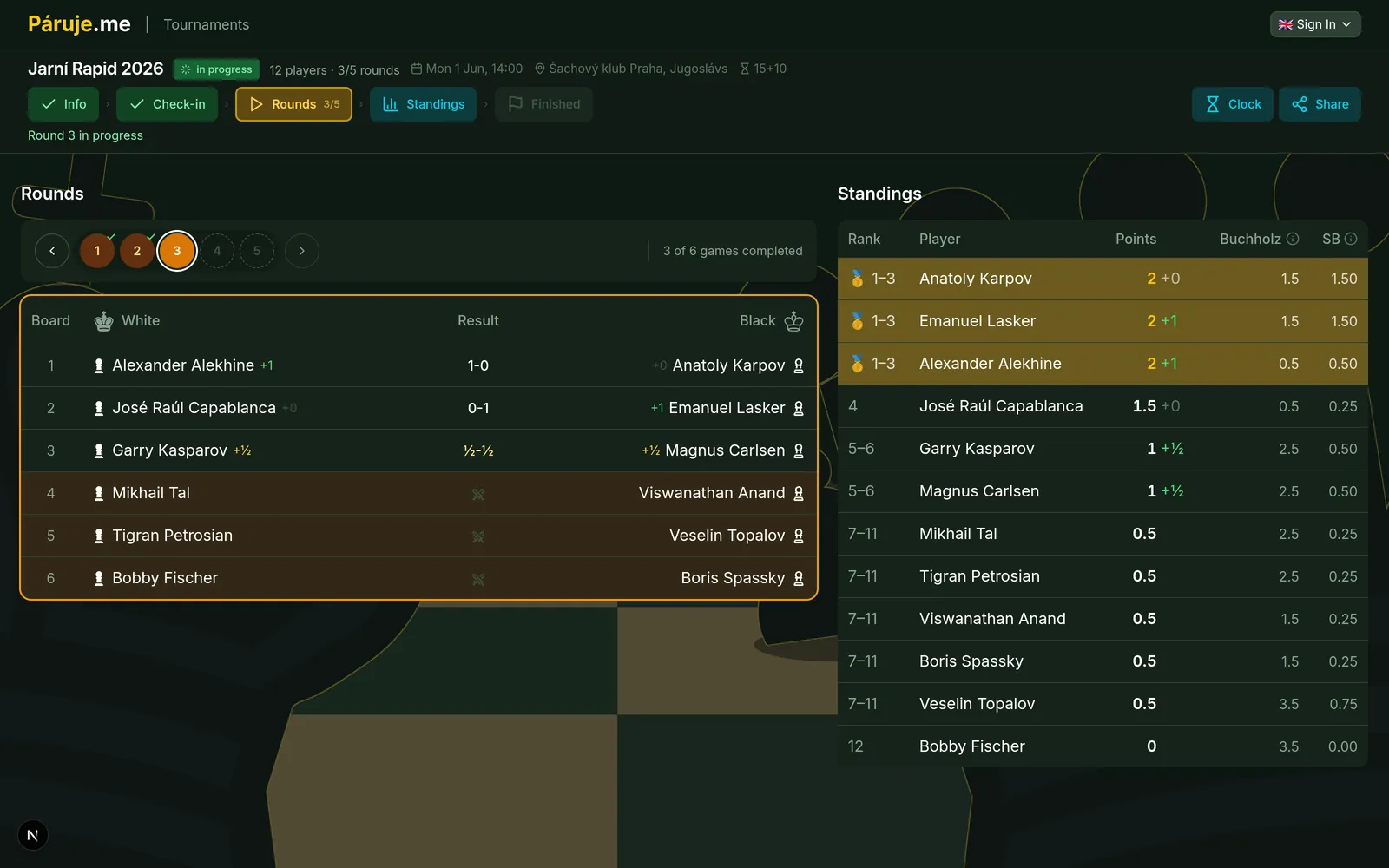This screenshot has height=868, width=1389.
Task: Open the SB info icon in Standings
Action: [x=1350, y=238]
